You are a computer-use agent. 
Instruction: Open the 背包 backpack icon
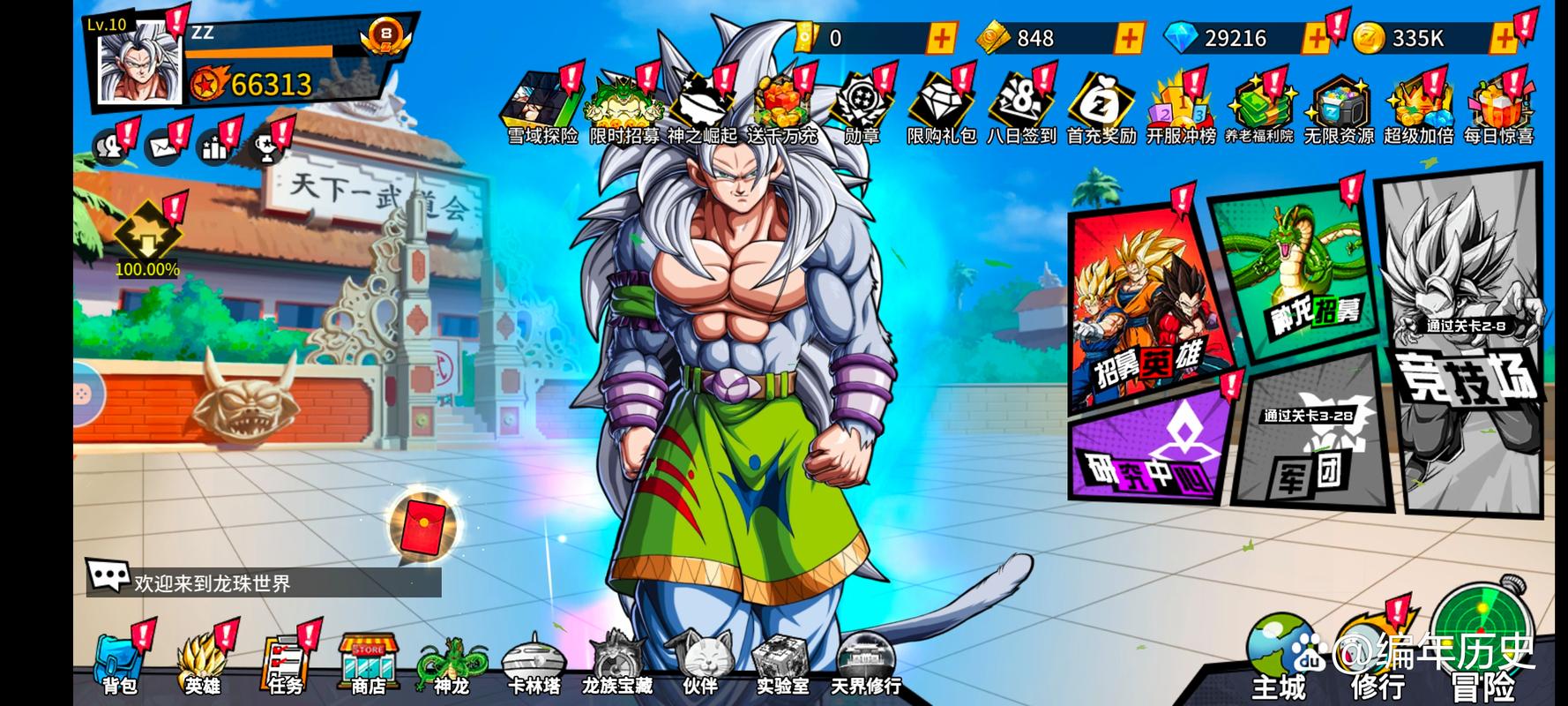(x=119, y=664)
